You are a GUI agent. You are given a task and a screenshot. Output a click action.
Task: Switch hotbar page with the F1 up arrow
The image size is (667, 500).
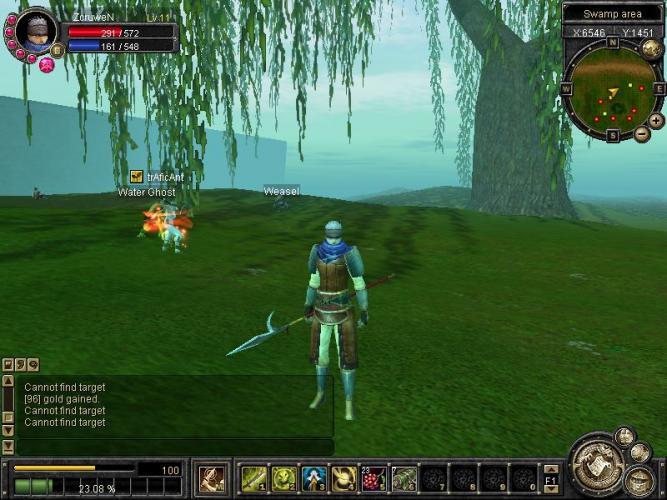[551, 467]
